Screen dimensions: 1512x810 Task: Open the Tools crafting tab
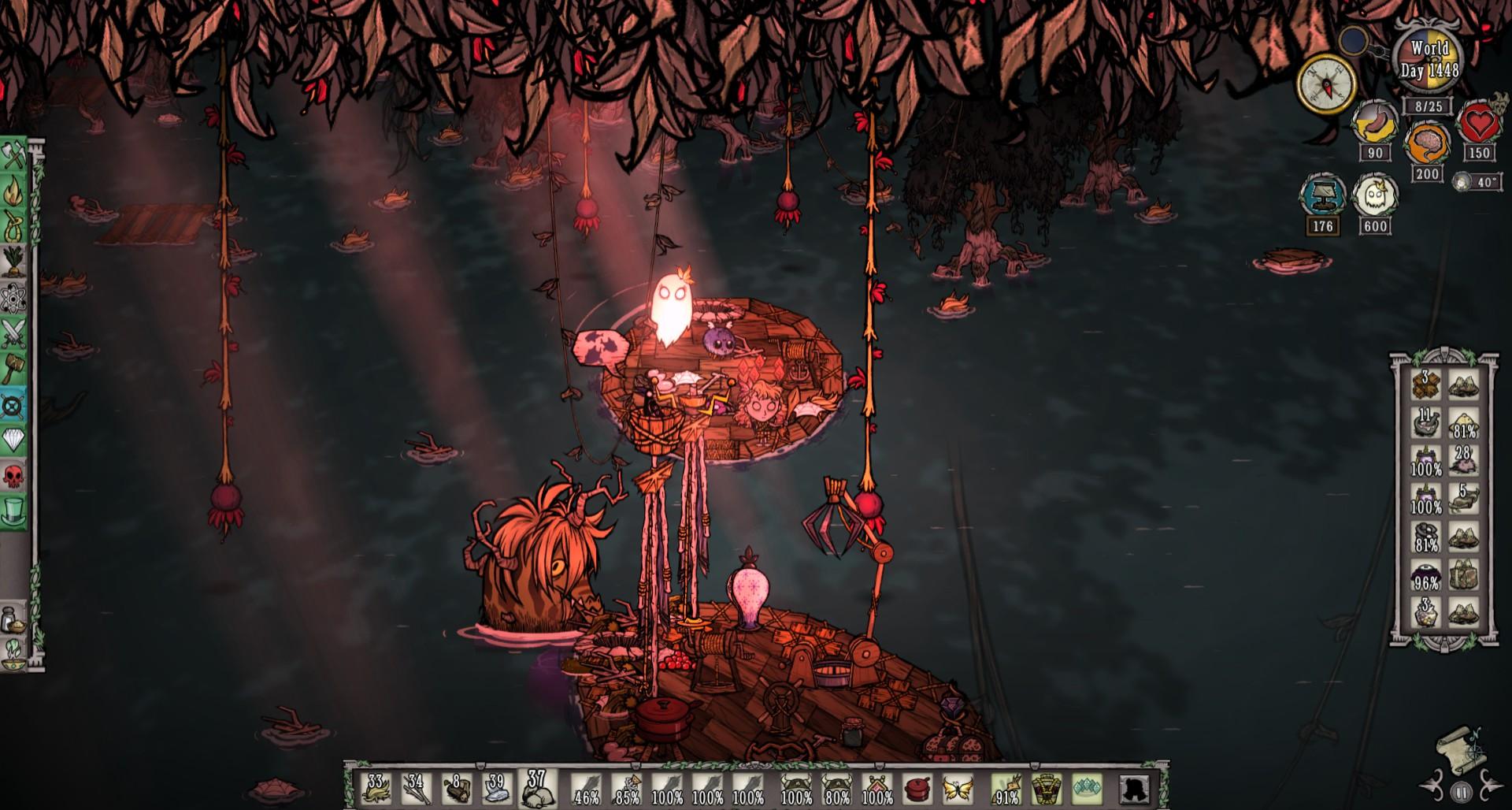coord(14,158)
